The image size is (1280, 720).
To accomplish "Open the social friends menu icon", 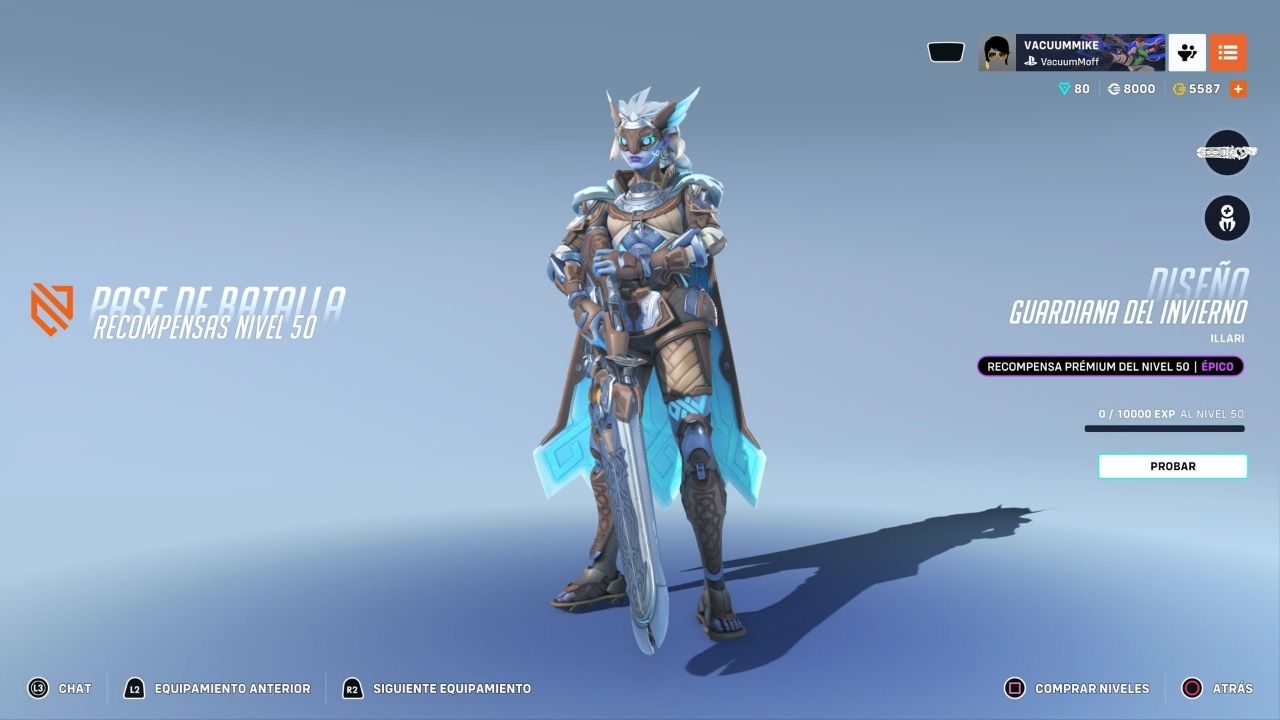I will pyautogui.click(x=1187, y=53).
